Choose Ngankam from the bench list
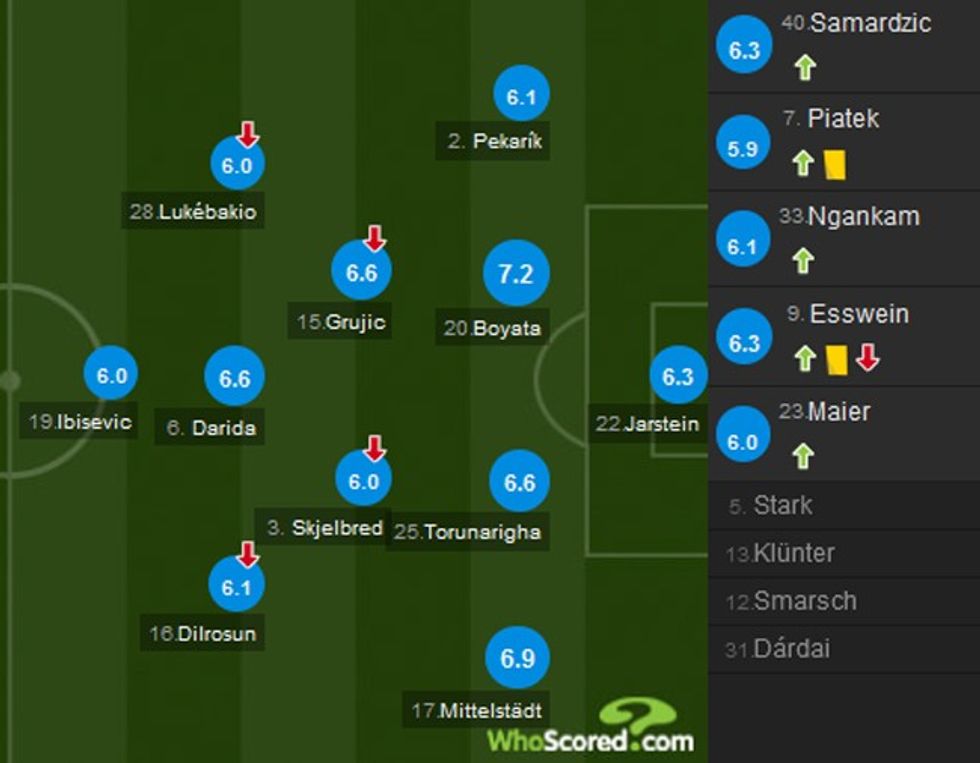The image size is (980, 763). tap(844, 240)
